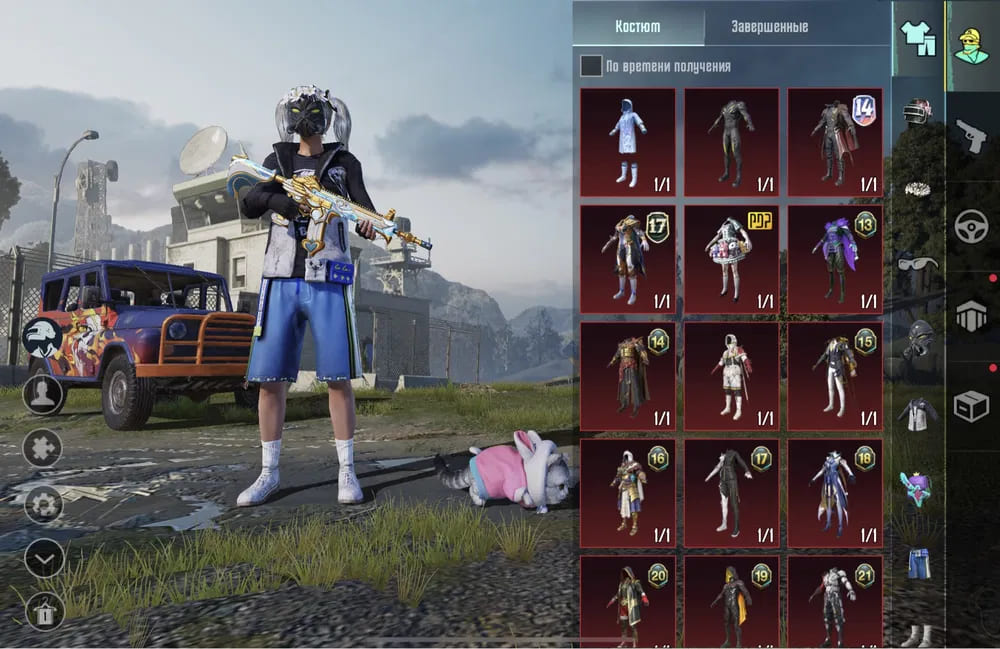Open the crate box section
Viewport: 1000px width, 649px height.
coord(971,405)
